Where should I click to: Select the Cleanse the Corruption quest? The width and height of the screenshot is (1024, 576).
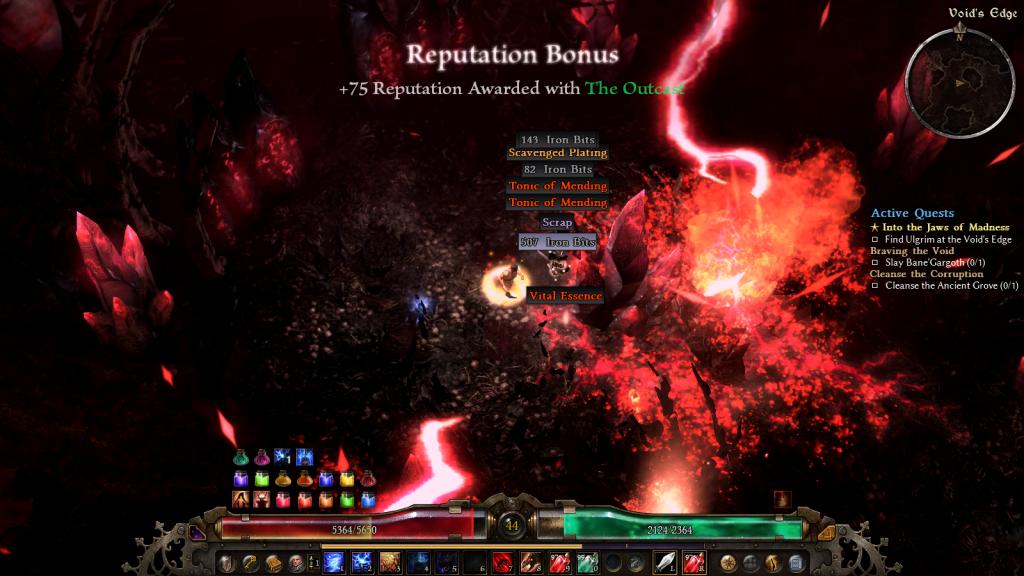(927, 273)
